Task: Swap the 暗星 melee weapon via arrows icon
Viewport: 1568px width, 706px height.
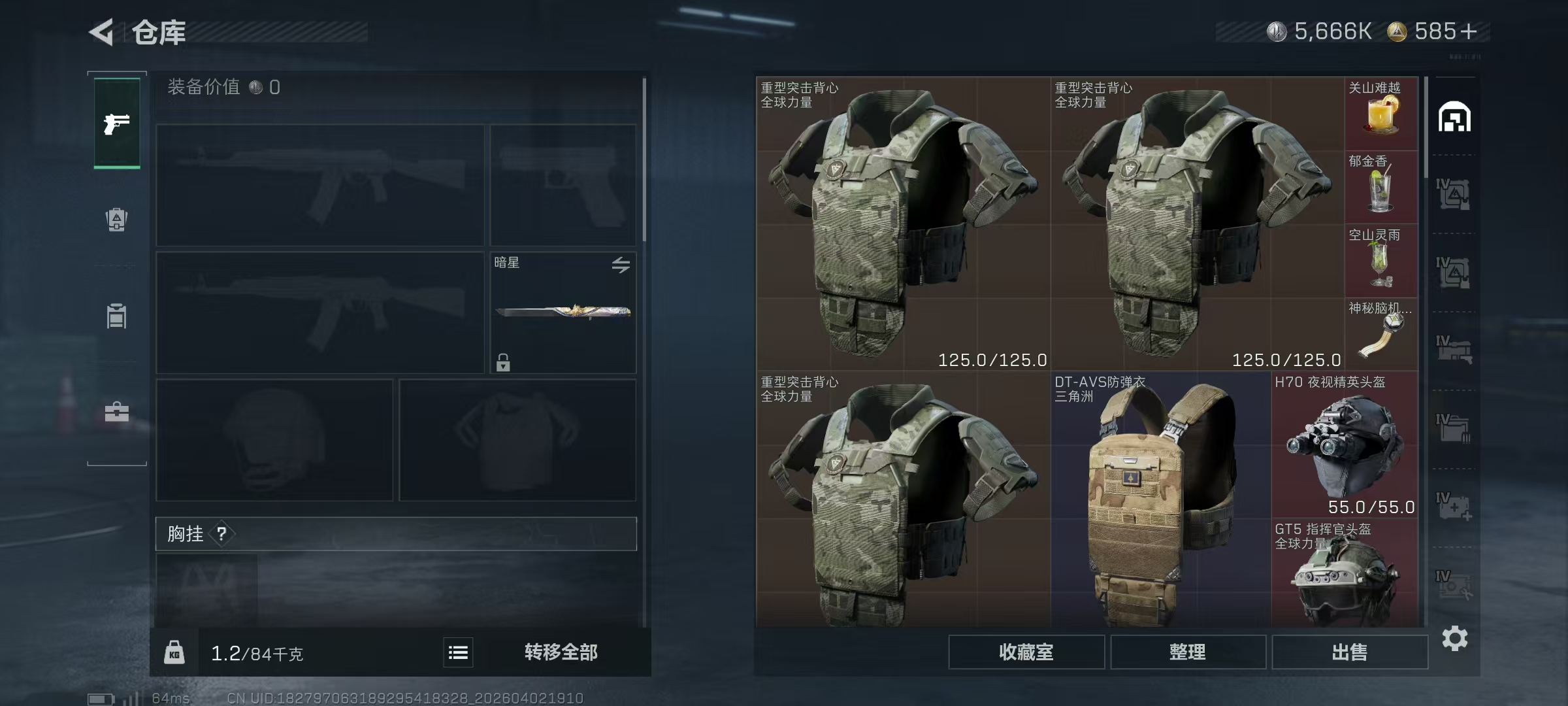Action: 621,265
